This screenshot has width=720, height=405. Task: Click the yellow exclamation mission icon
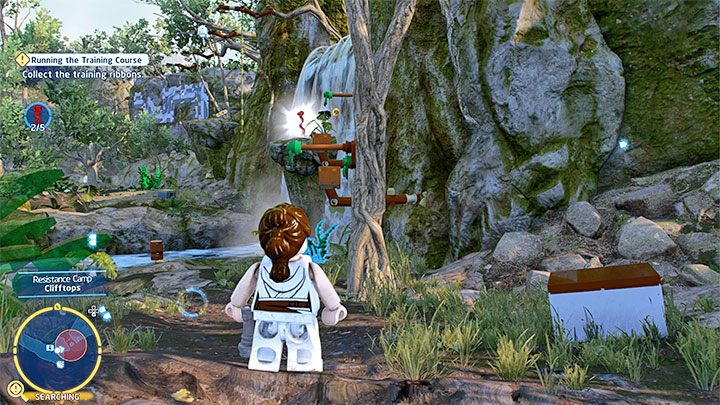(x=21, y=60)
